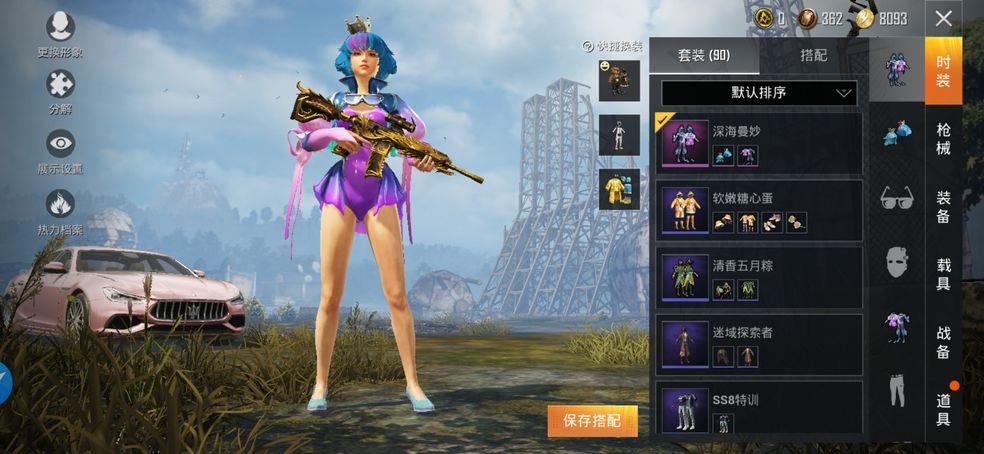Choose the SS8特训 outfit set
Viewport: 984px width, 454px height.
761,407
